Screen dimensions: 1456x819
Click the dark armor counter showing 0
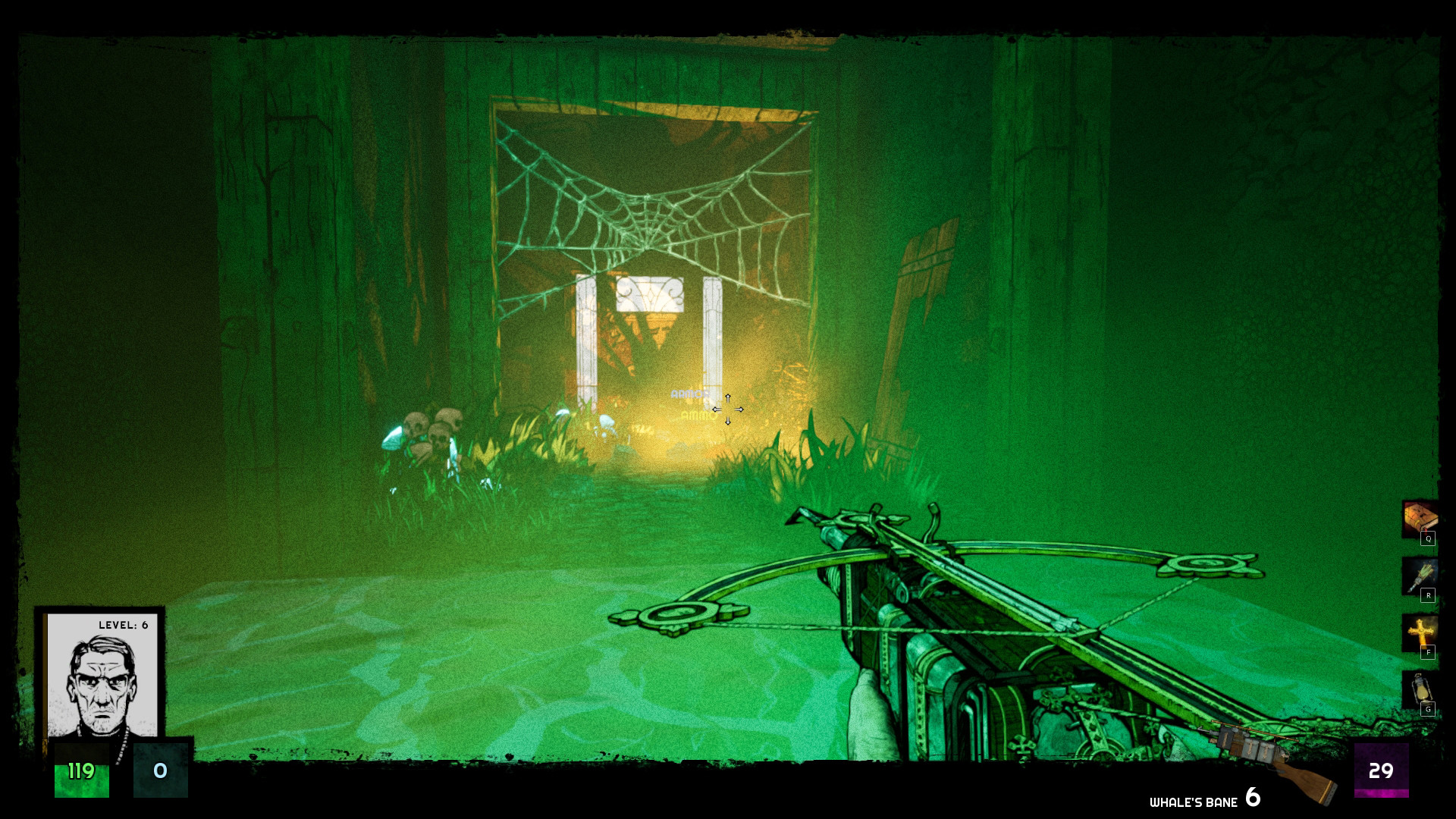click(x=160, y=772)
